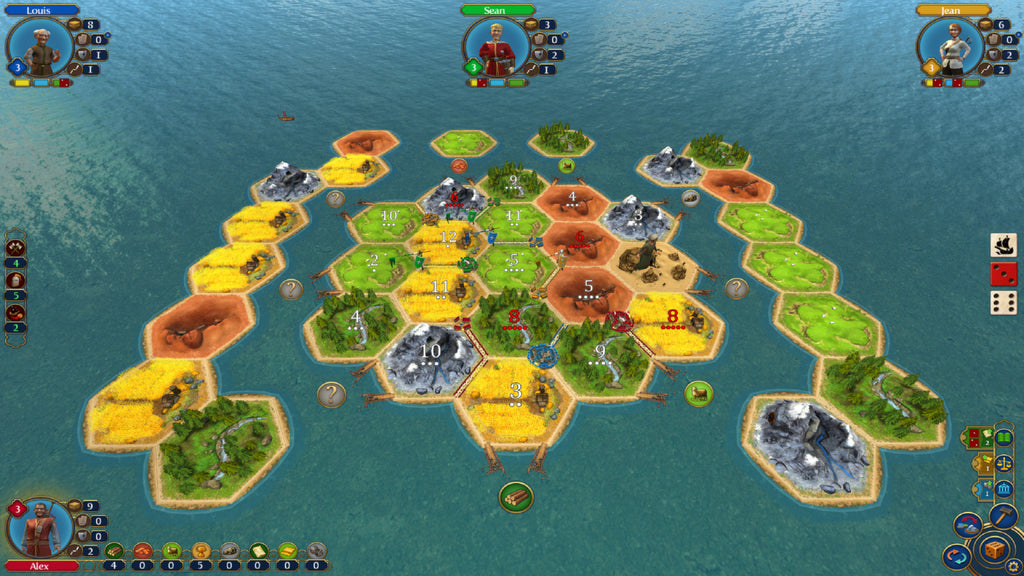Open the green book icon
The width and height of the screenshot is (1024, 576).
point(1003,437)
